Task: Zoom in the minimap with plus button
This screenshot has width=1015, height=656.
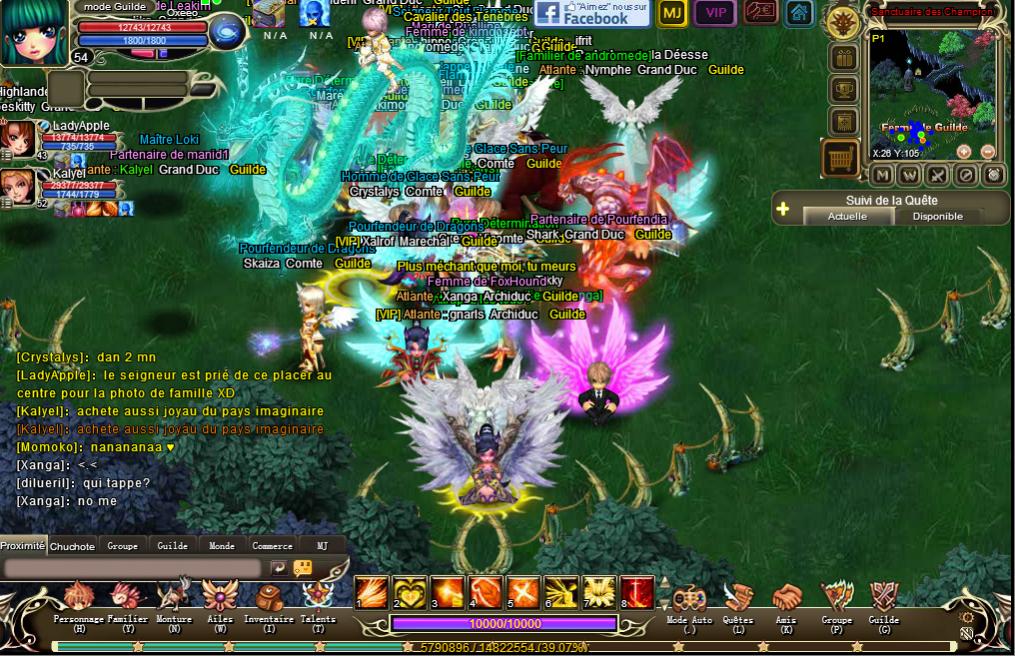Action: 964,152
